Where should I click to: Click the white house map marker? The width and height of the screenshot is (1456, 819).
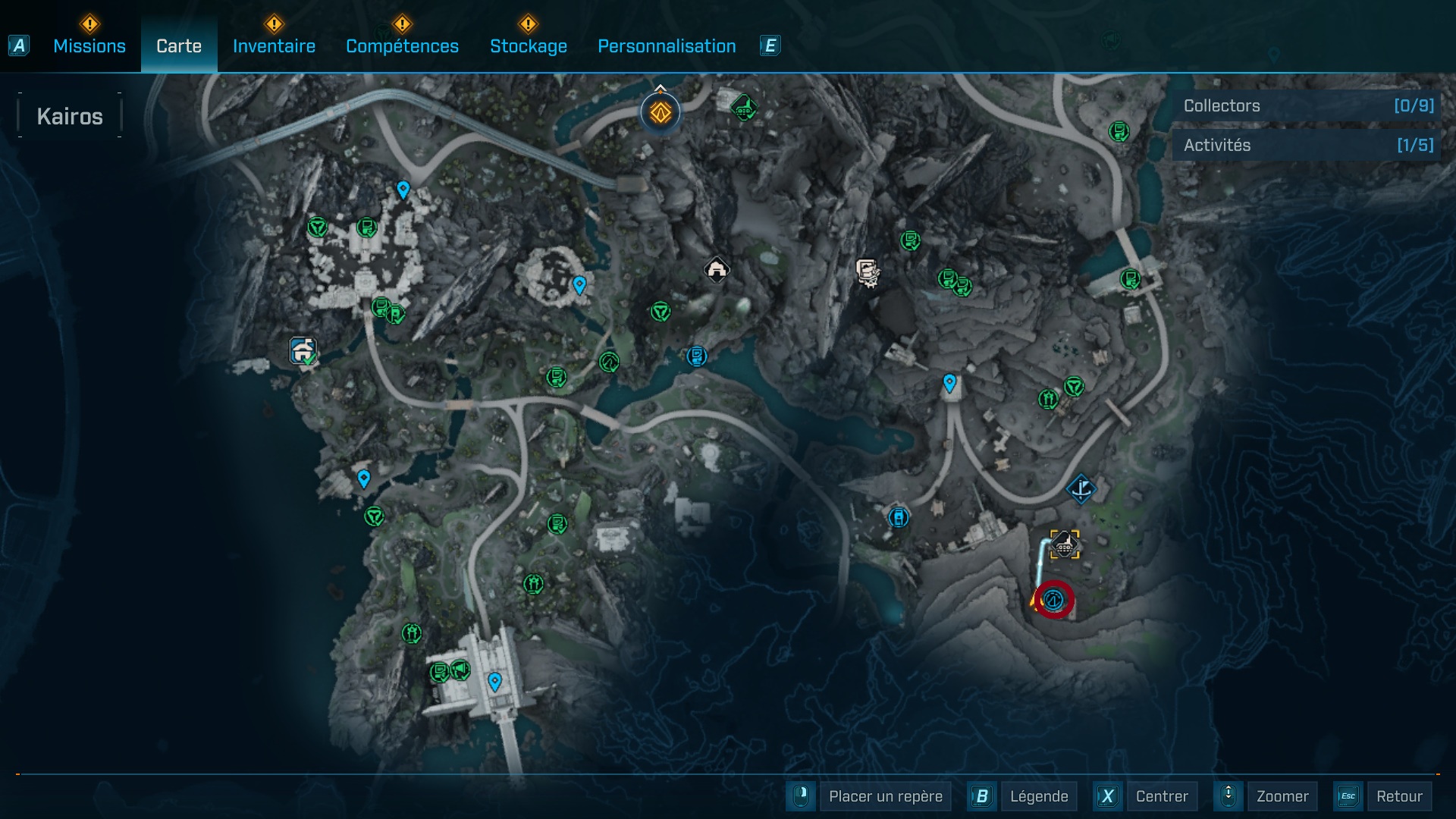pos(717,269)
